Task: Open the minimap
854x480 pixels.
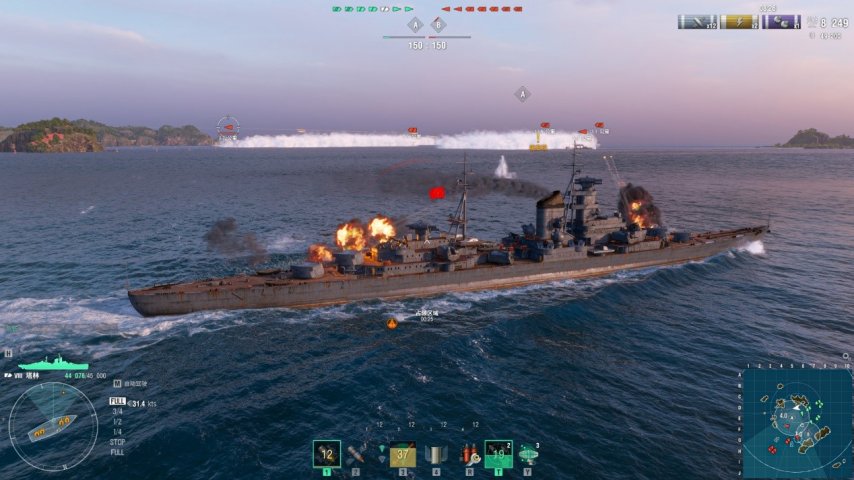Action: pyautogui.click(x=797, y=418)
